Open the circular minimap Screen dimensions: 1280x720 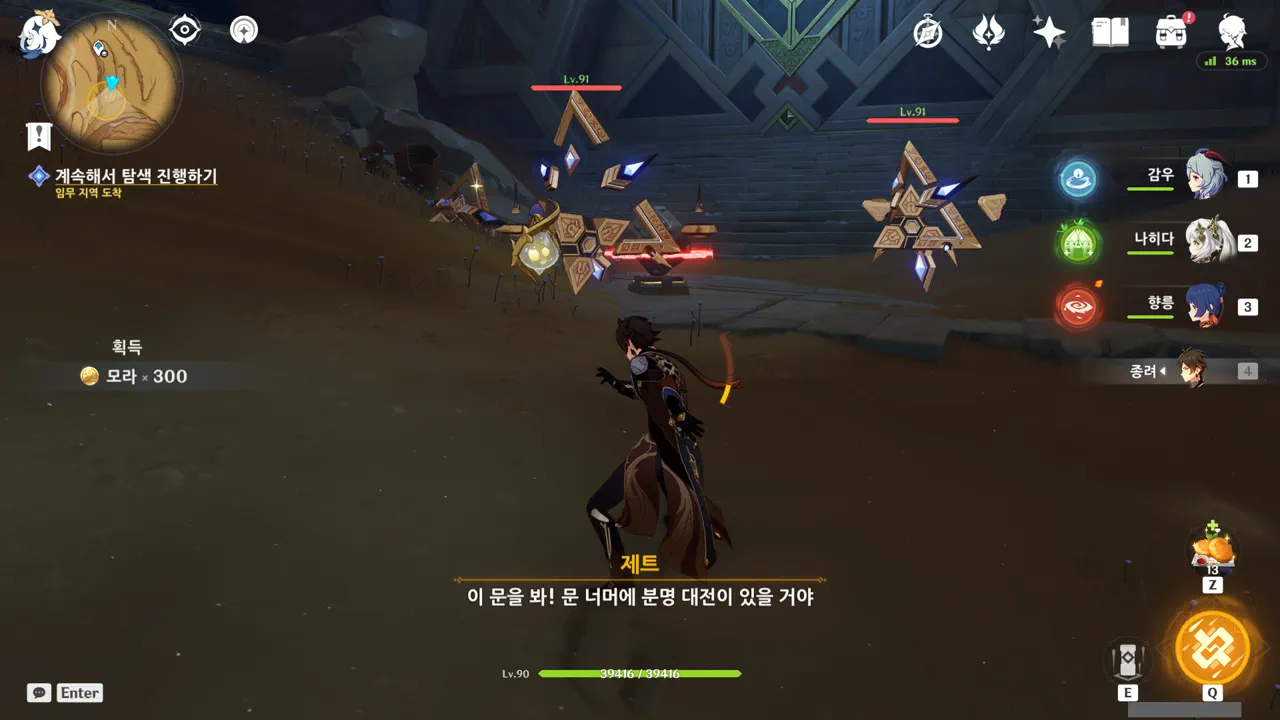[111, 83]
